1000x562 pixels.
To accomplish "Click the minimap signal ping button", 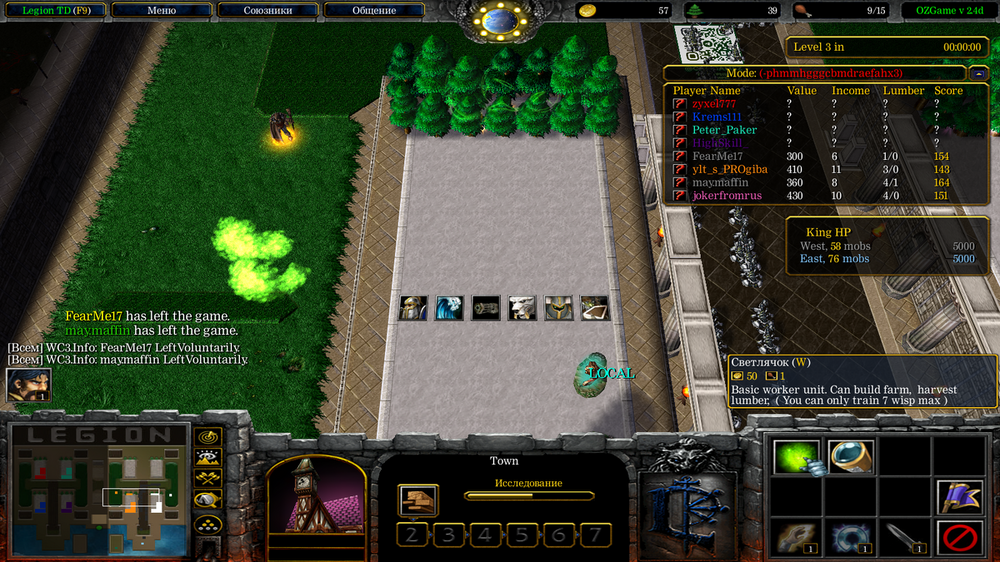I will click(208, 437).
